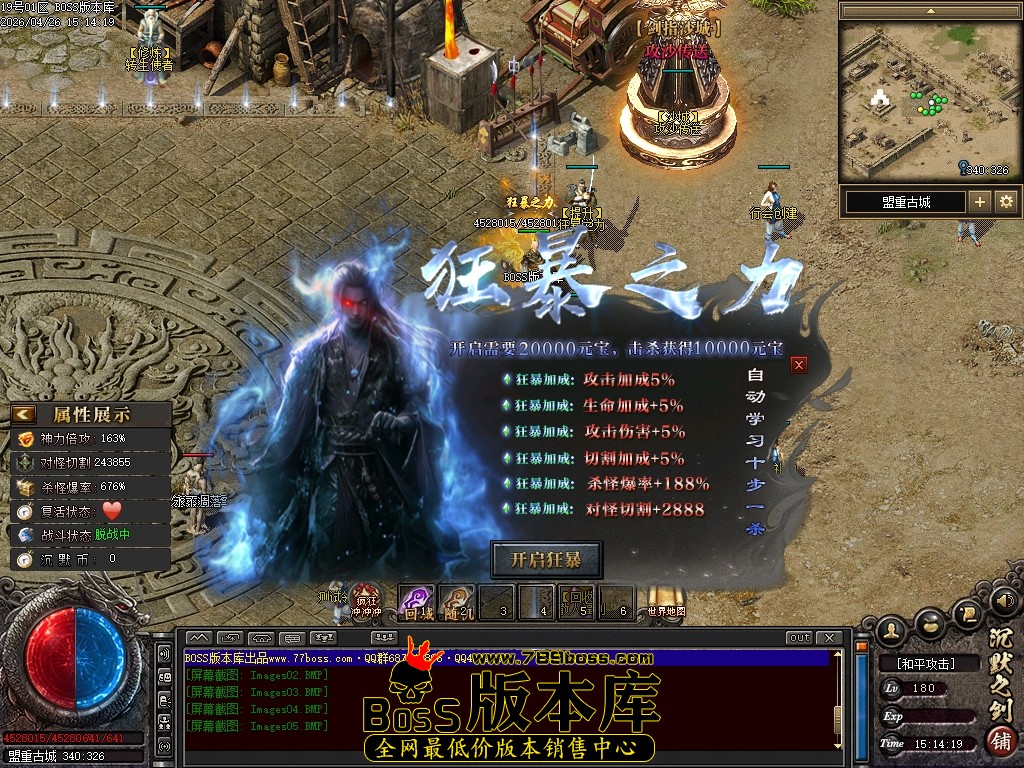Close the chat window with X
1024x768 pixels.
pos(828,638)
